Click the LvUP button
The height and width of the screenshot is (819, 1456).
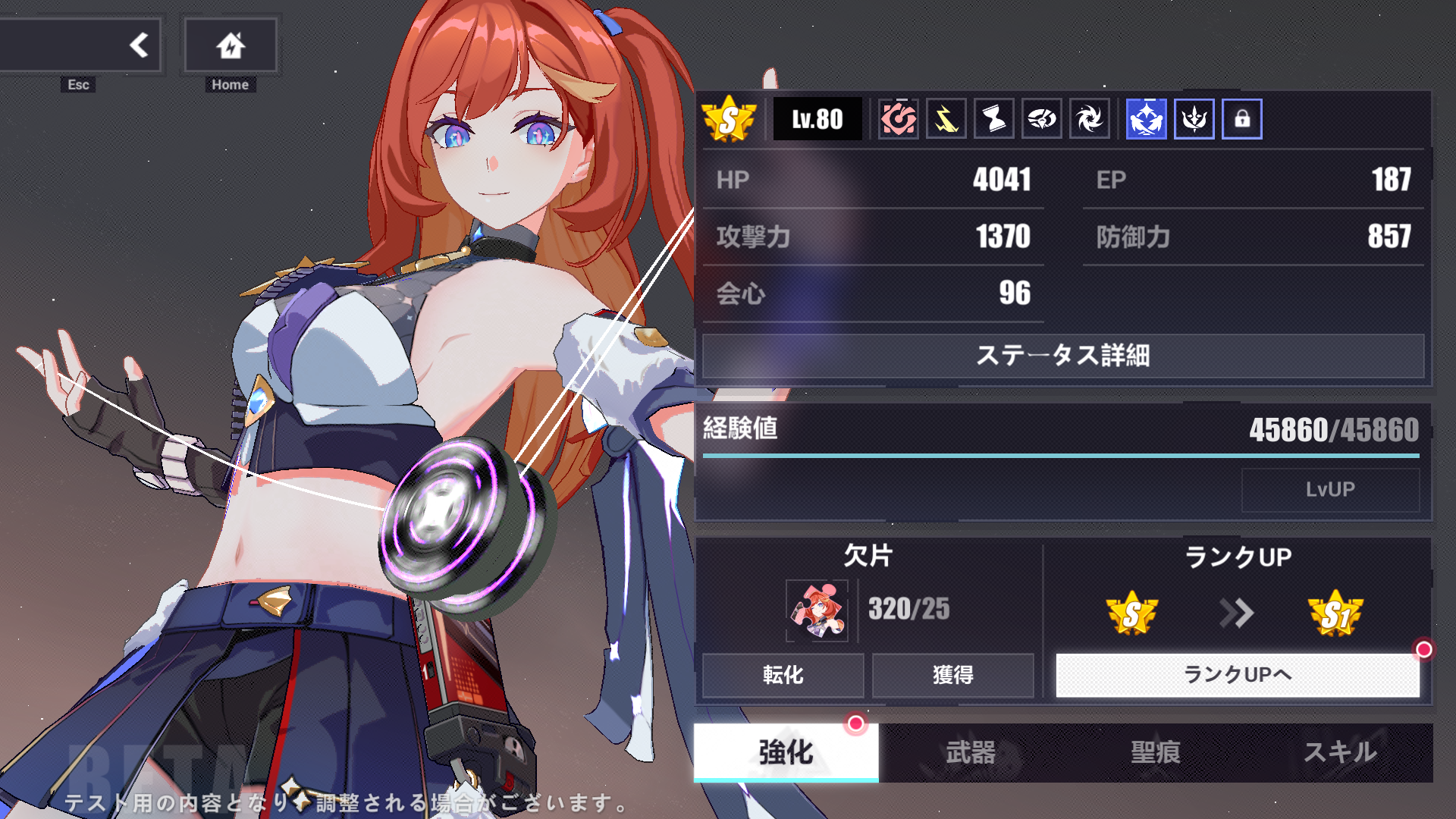tap(1332, 489)
